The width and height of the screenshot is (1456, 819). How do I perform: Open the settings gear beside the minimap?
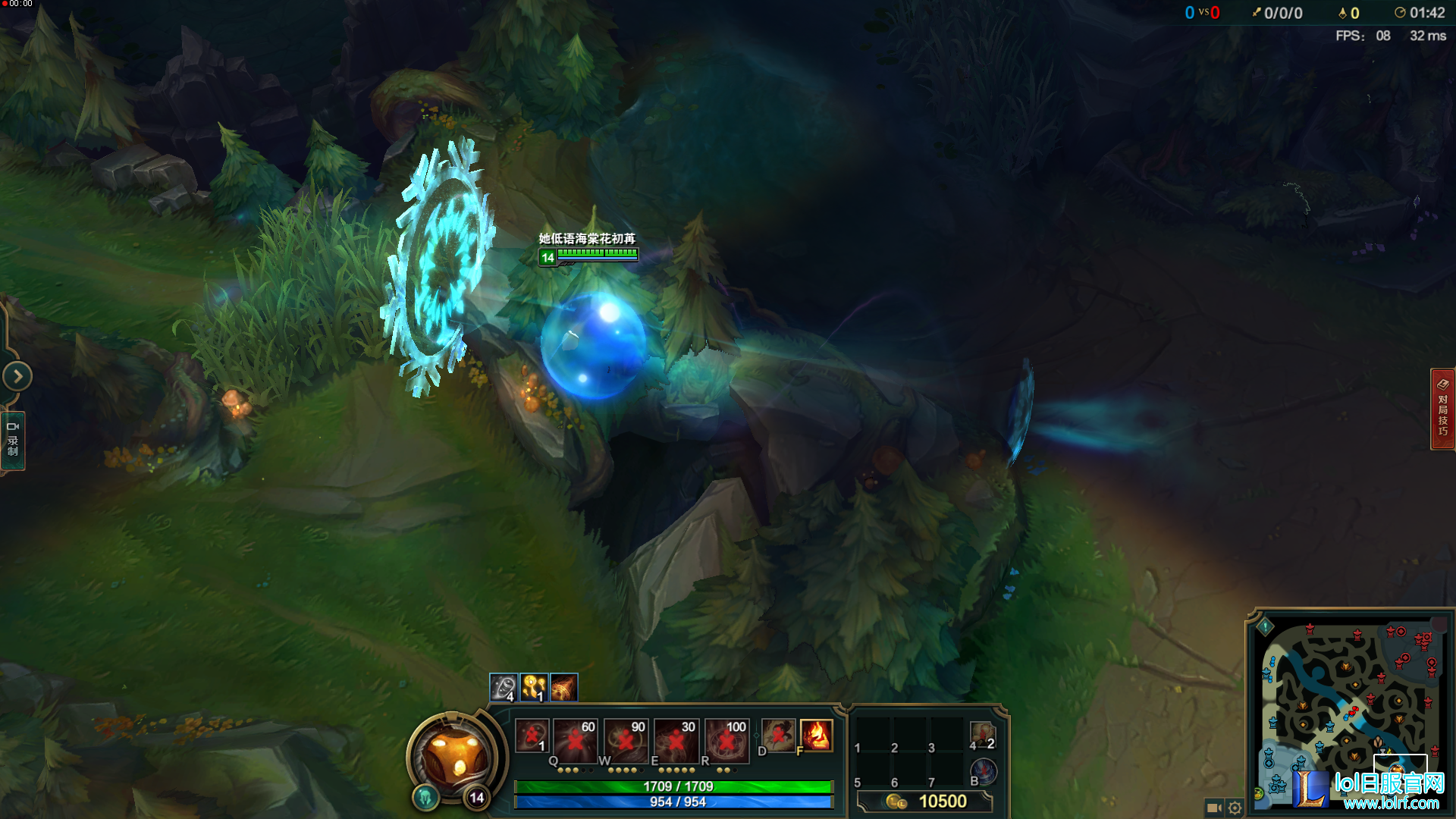(1236, 808)
